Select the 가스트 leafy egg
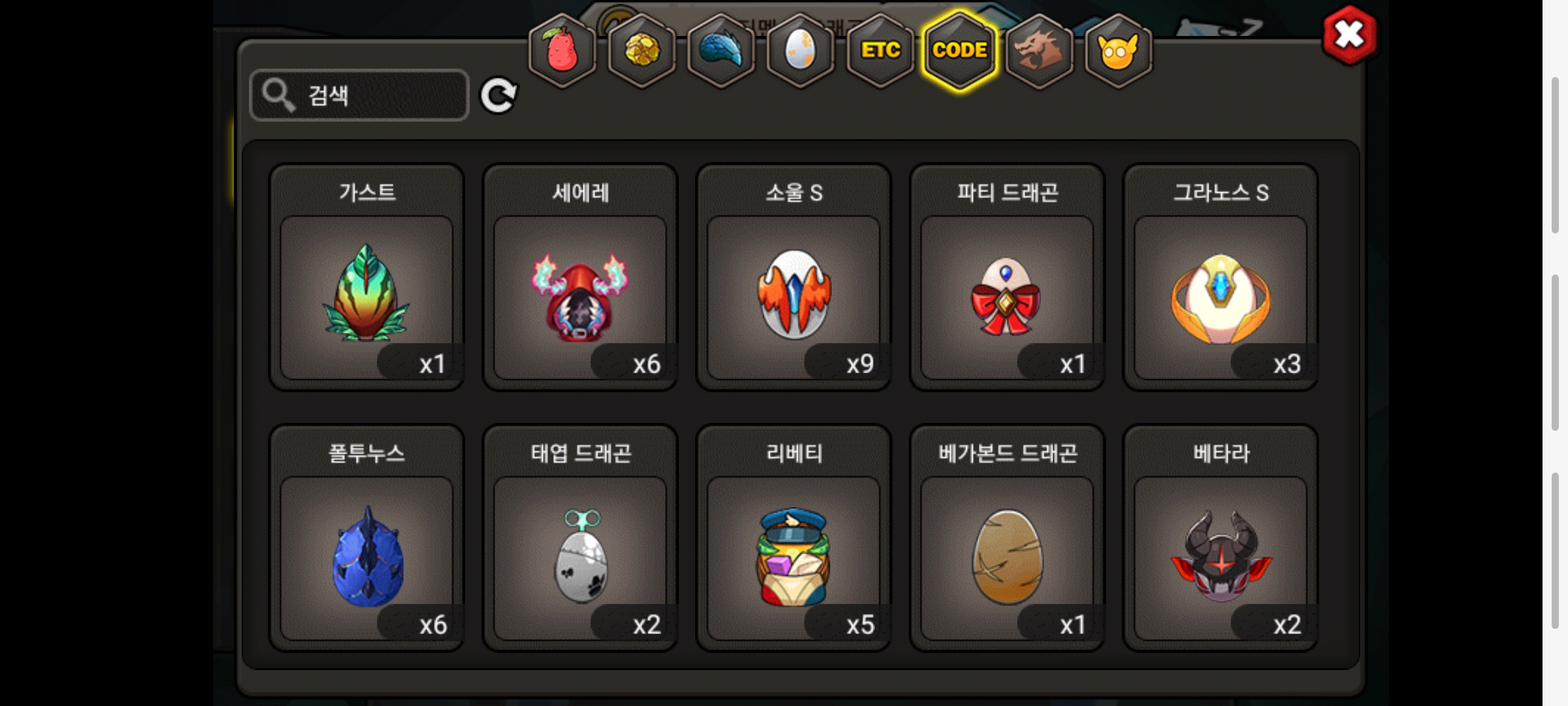 (x=367, y=294)
